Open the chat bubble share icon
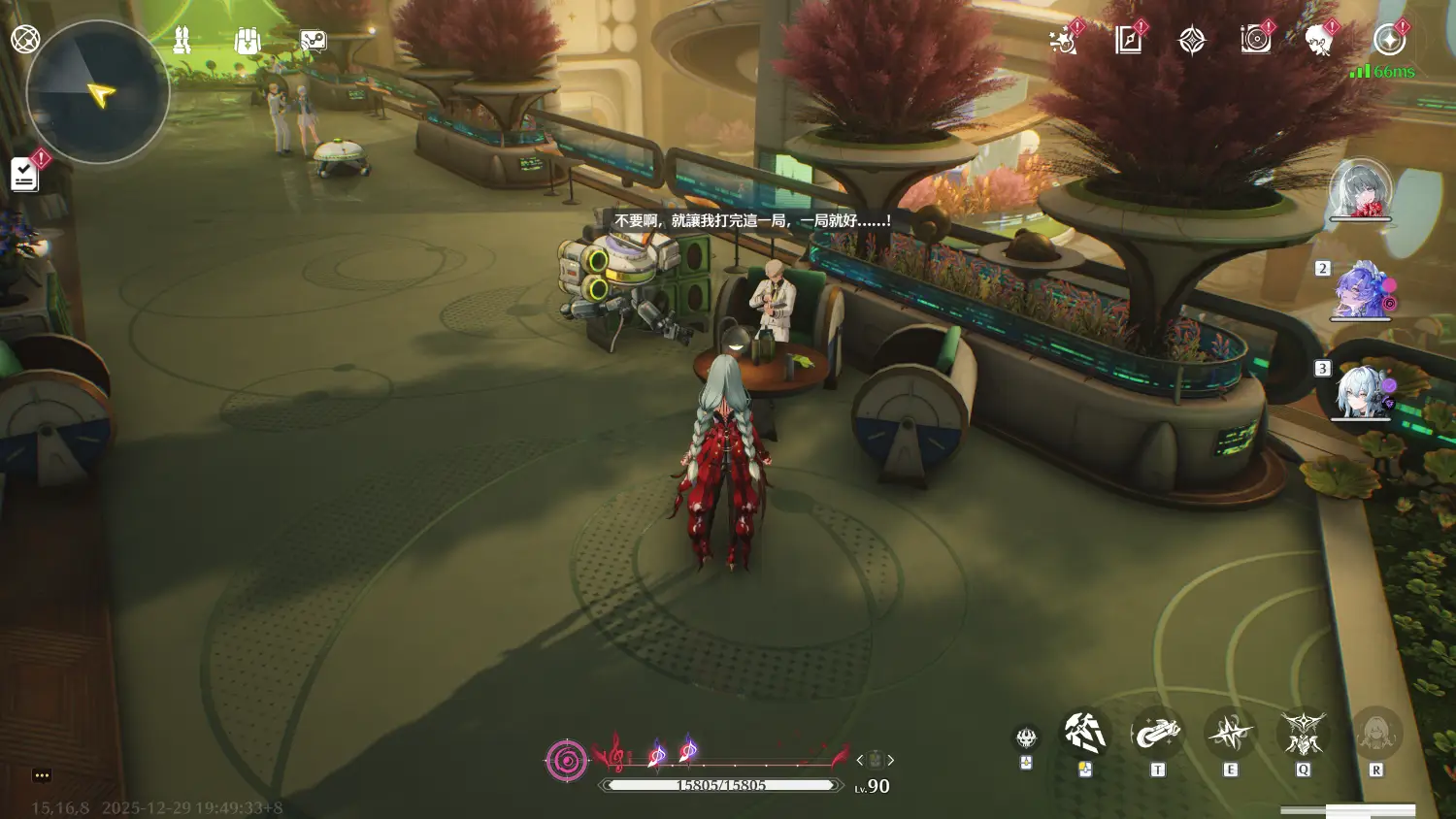 coord(313,40)
